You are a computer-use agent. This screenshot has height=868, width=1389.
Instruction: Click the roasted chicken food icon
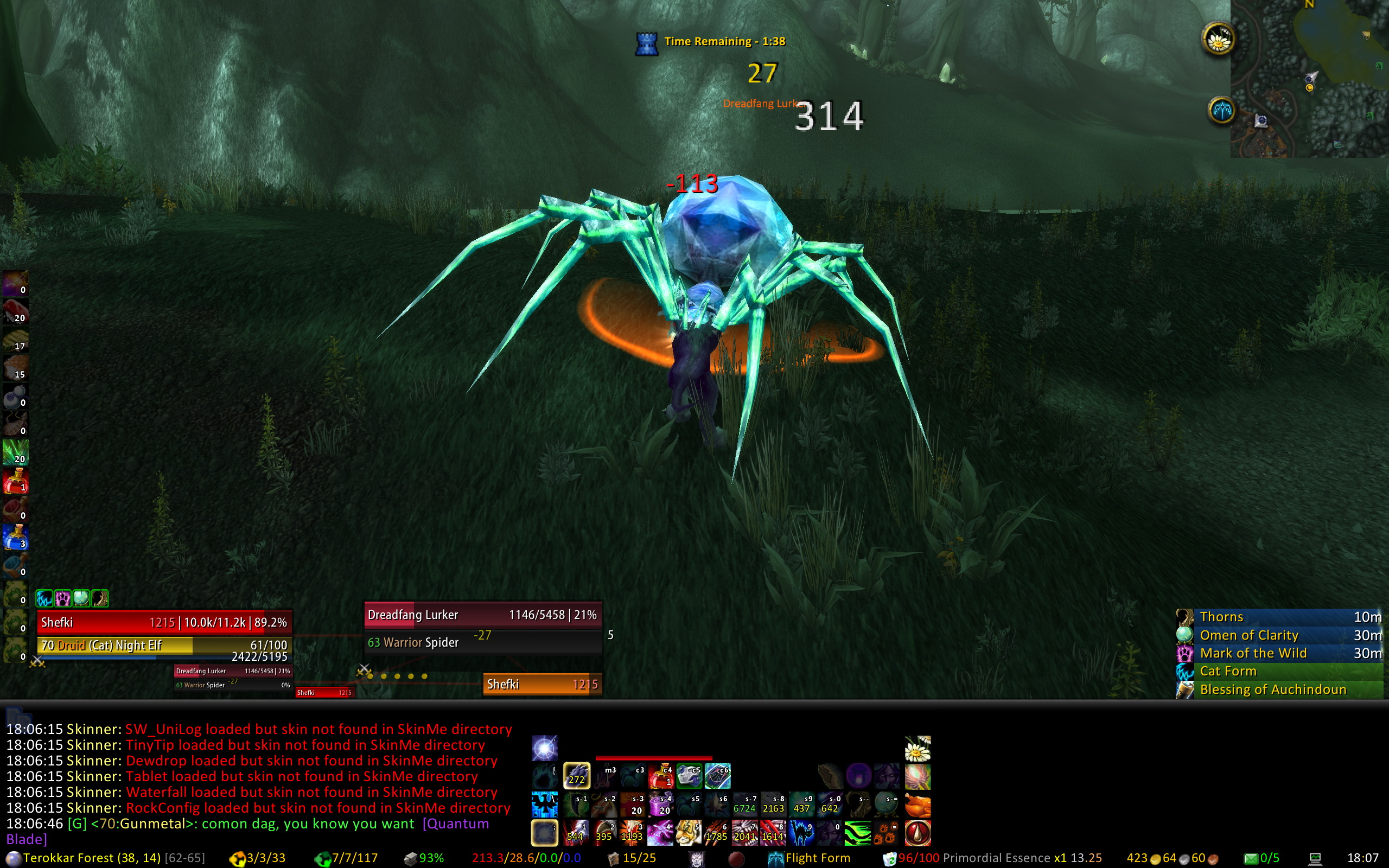point(917,805)
